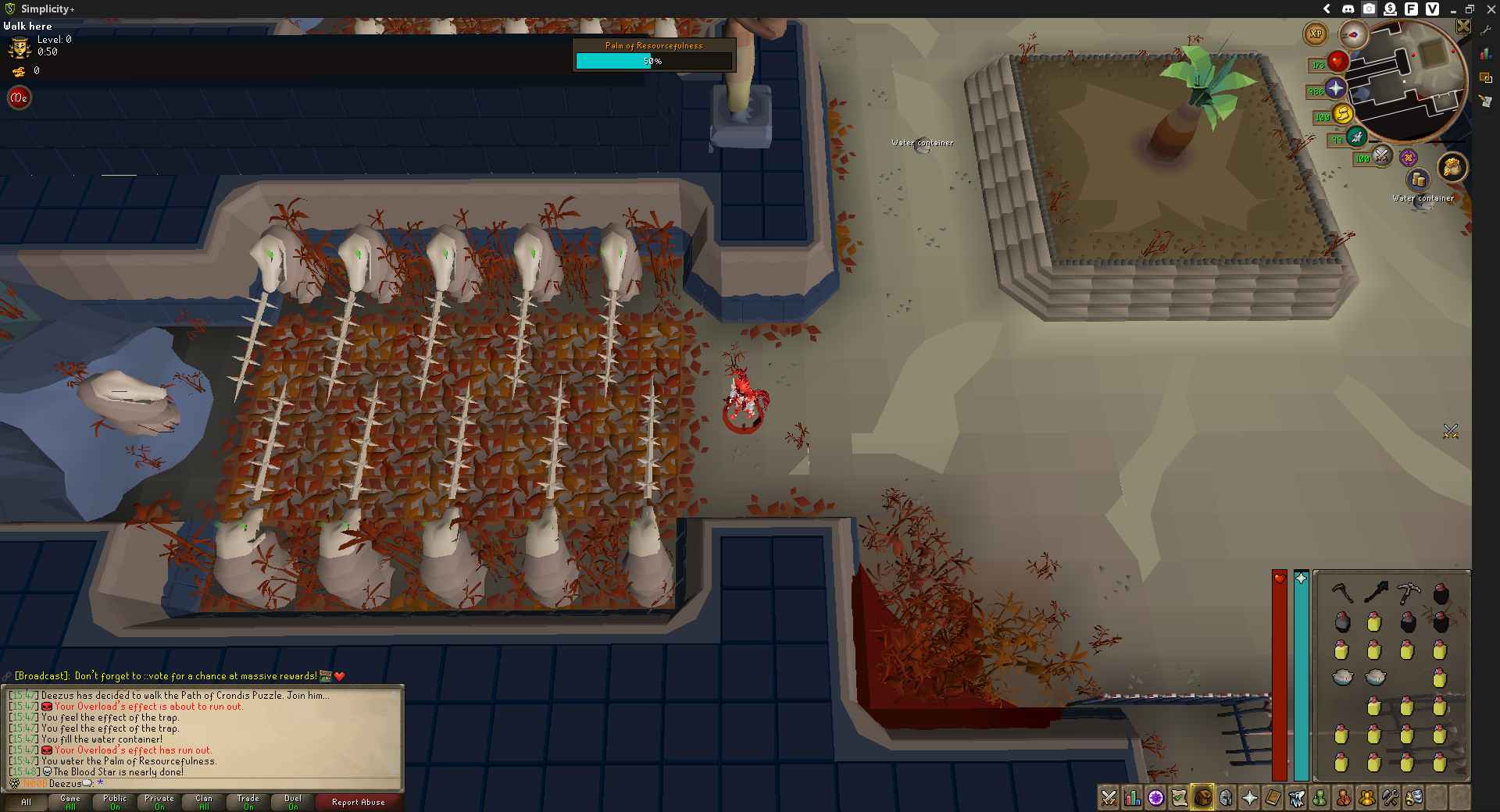The width and height of the screenshot is (1500, 812).
Task: Switch to the Clan chat tab
Action: pyautogui.click(x=203, y=802)
